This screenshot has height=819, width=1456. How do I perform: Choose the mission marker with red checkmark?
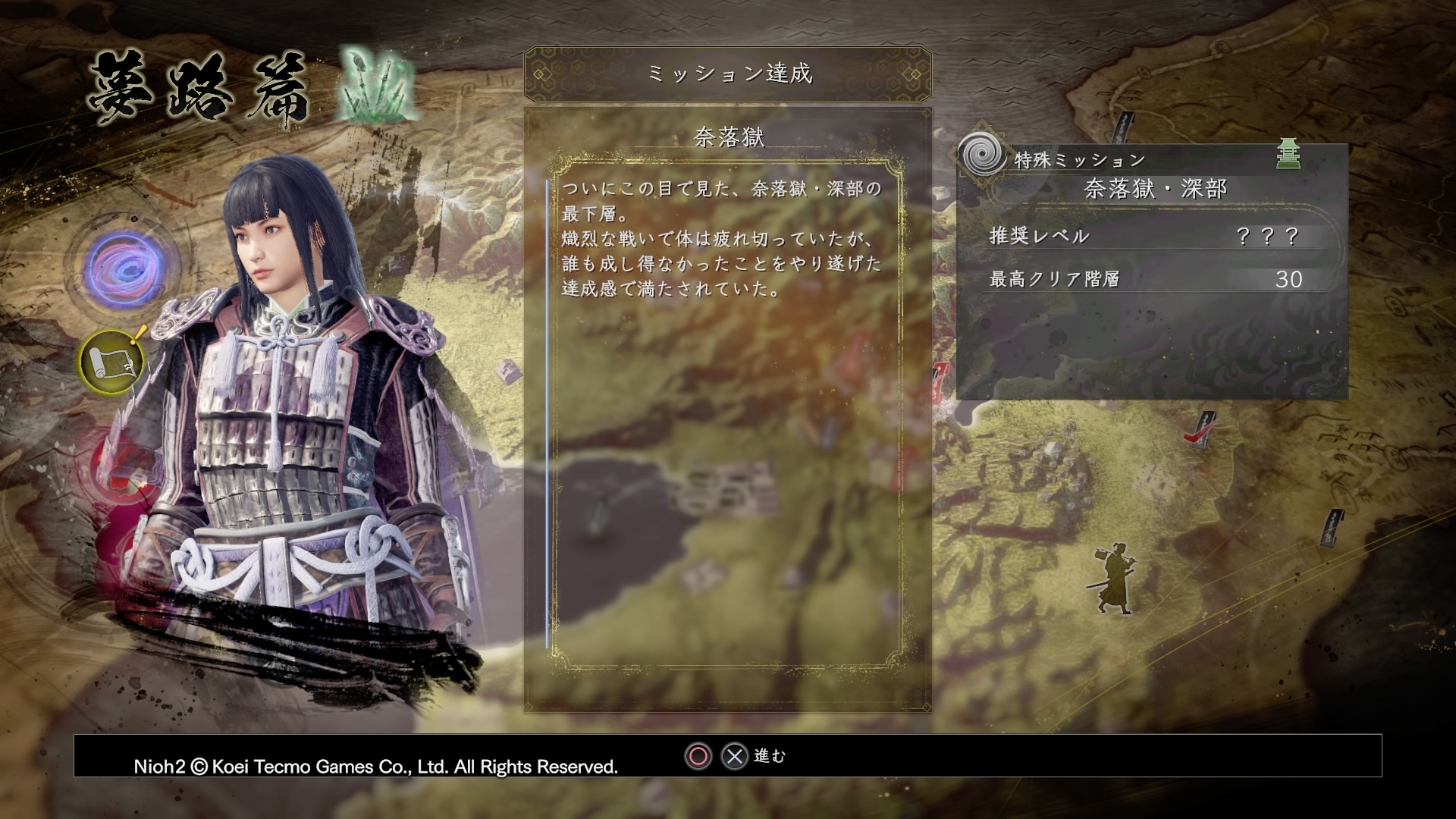point(1199,430)
